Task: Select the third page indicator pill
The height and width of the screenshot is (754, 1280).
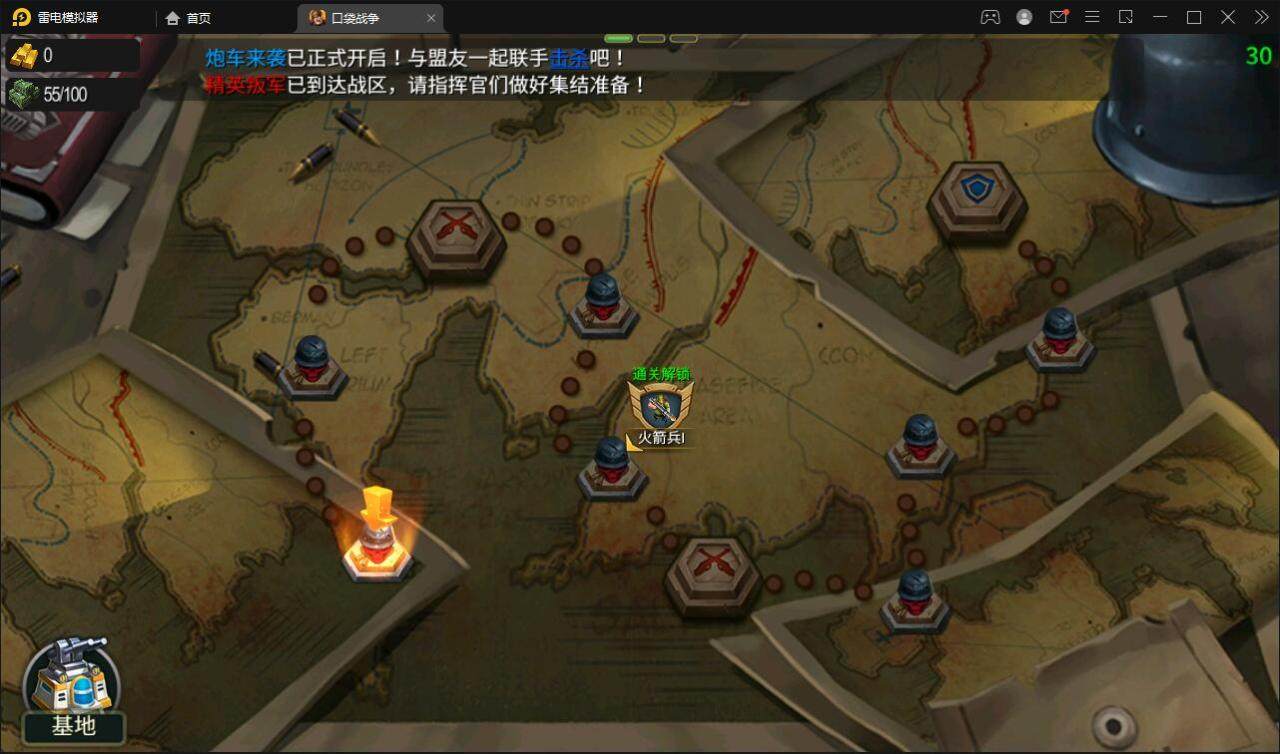Action: click(683, 37)
